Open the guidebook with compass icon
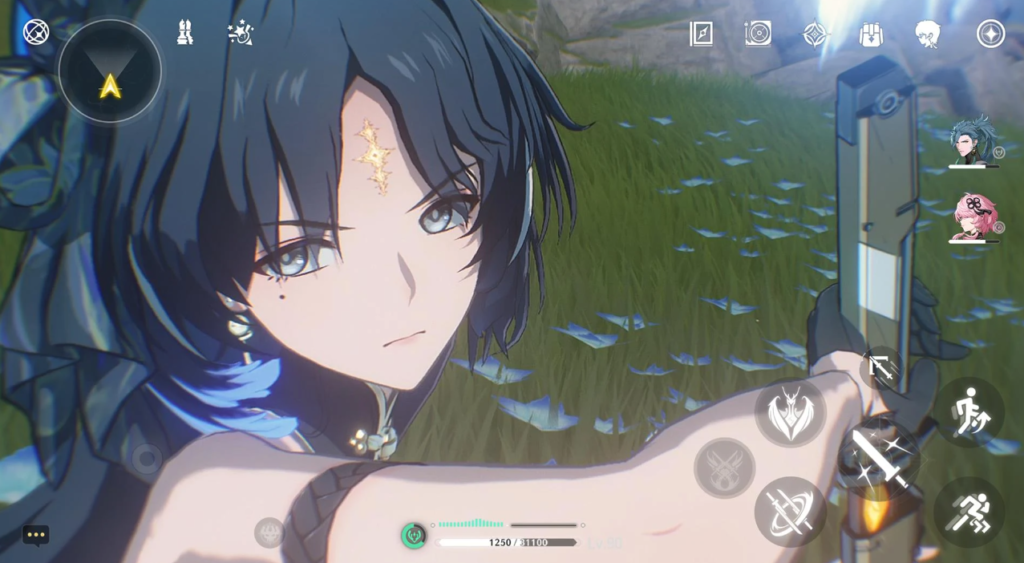 701,34
